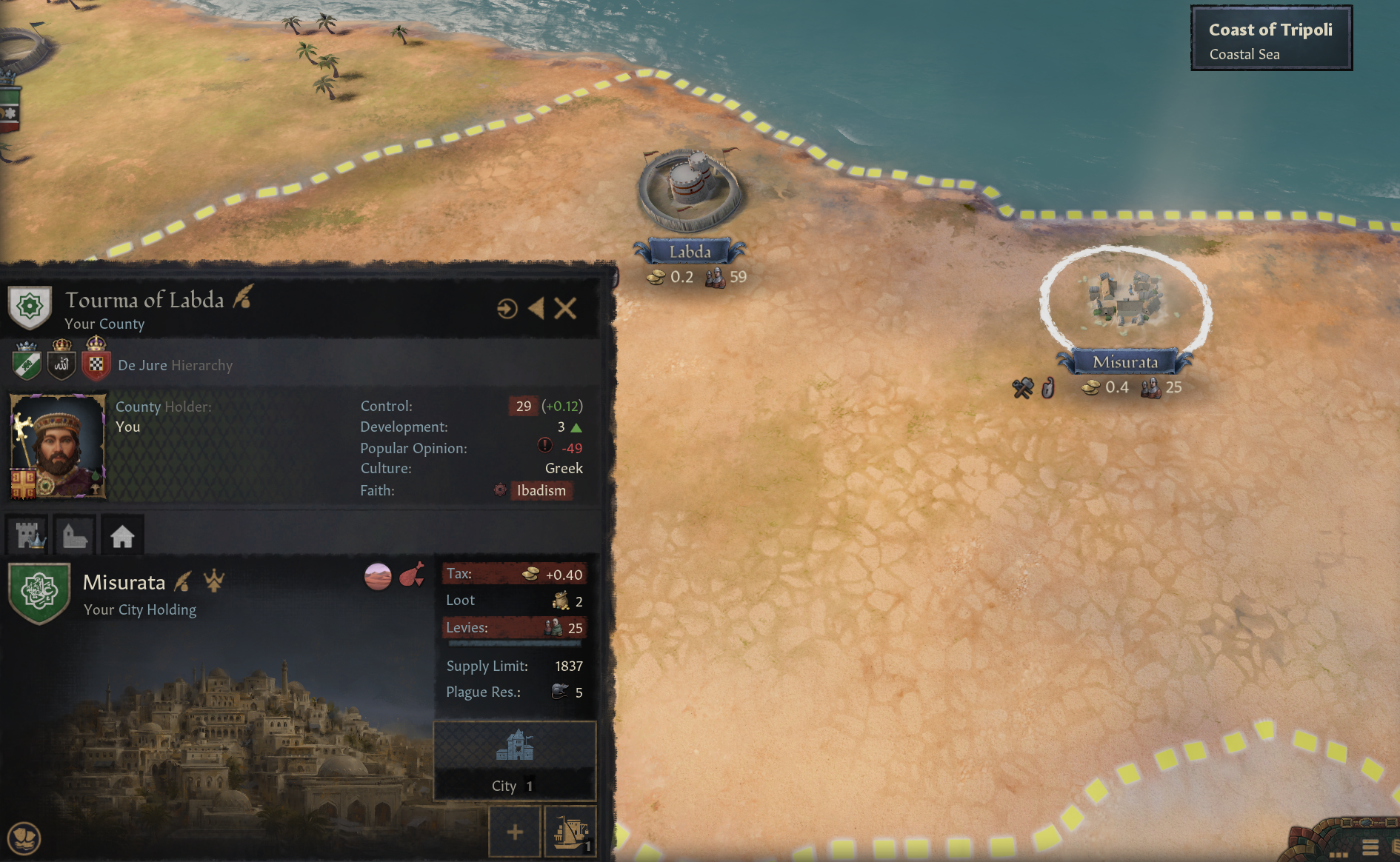The height and width of the screenshot is (862, 1400).
Task: Click the Greek culture label
Action: click(x=564, y=468)
